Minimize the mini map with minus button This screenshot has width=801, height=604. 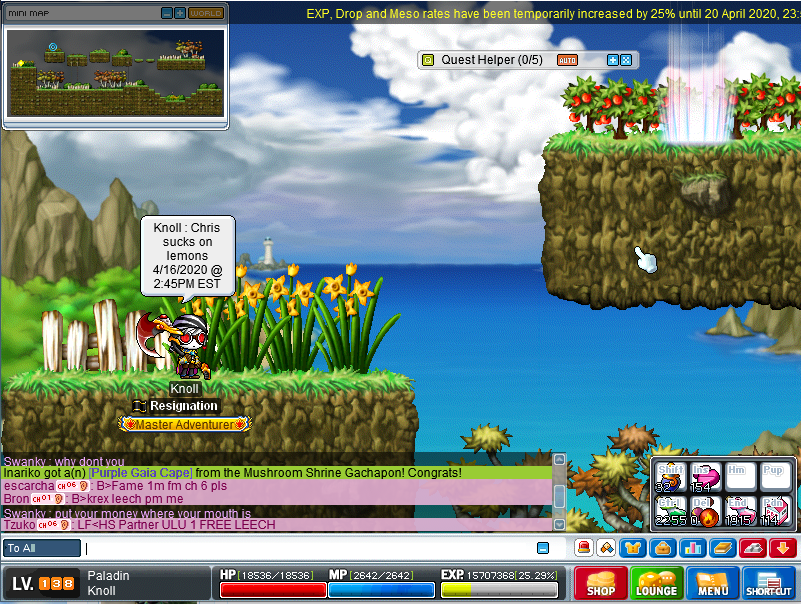(x=167, y=13)
